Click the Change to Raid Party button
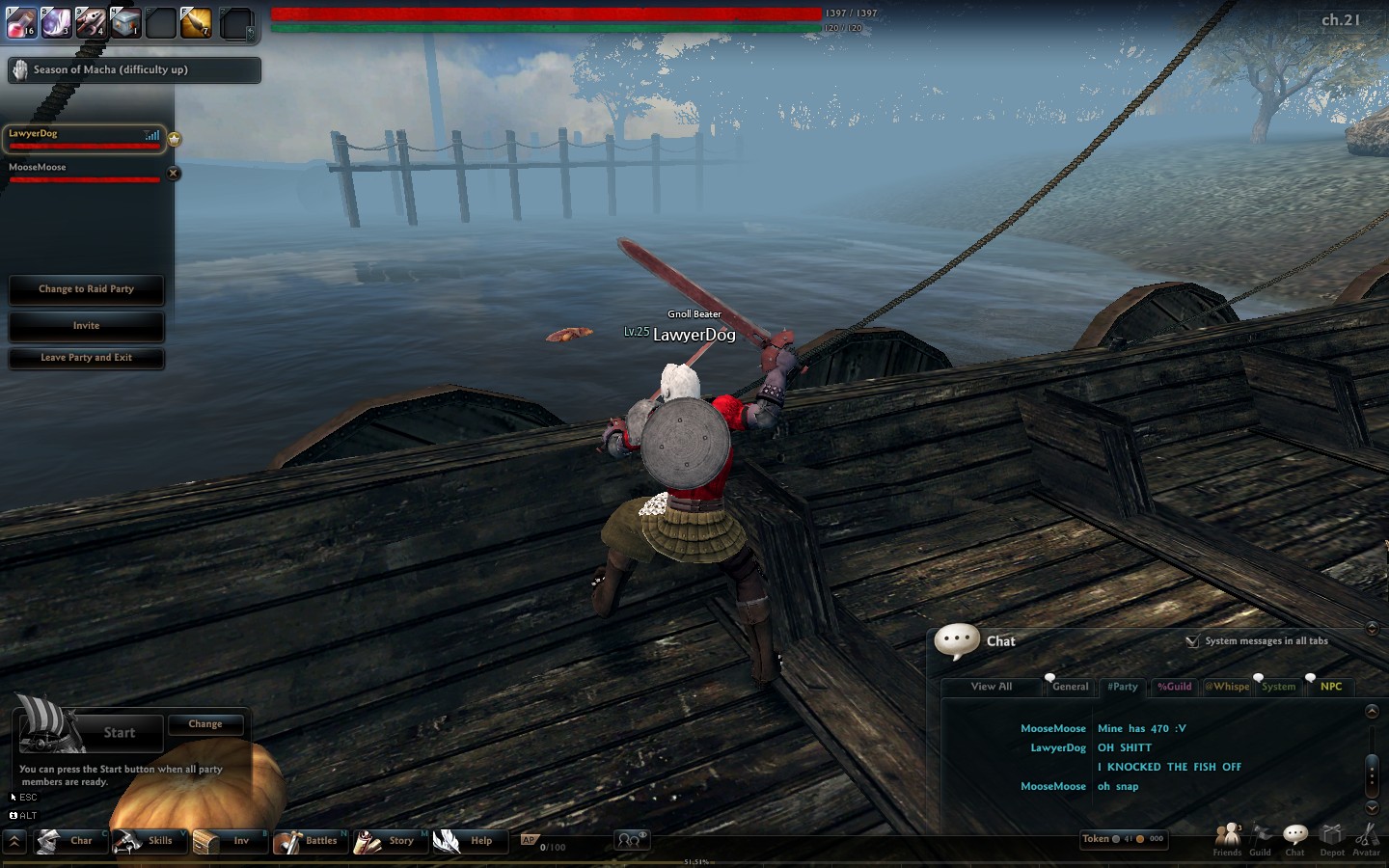Screen dimensions: 1389x868 (x=86, y=289)
